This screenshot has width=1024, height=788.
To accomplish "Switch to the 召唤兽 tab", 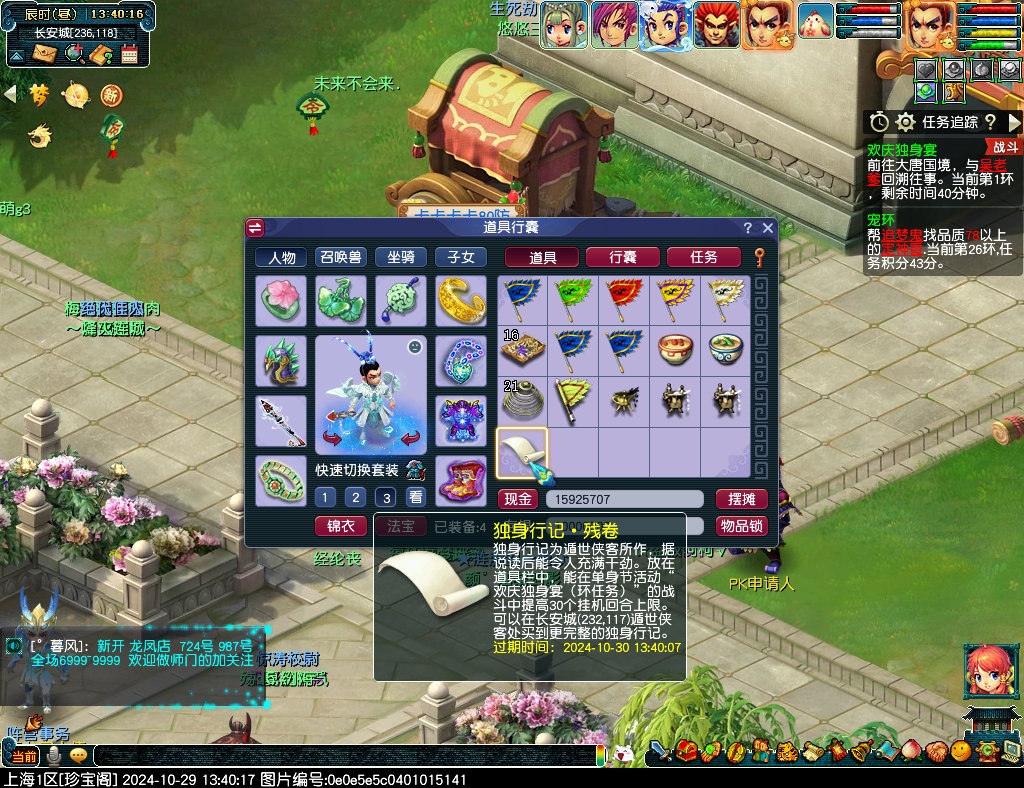I will [341, 257].
